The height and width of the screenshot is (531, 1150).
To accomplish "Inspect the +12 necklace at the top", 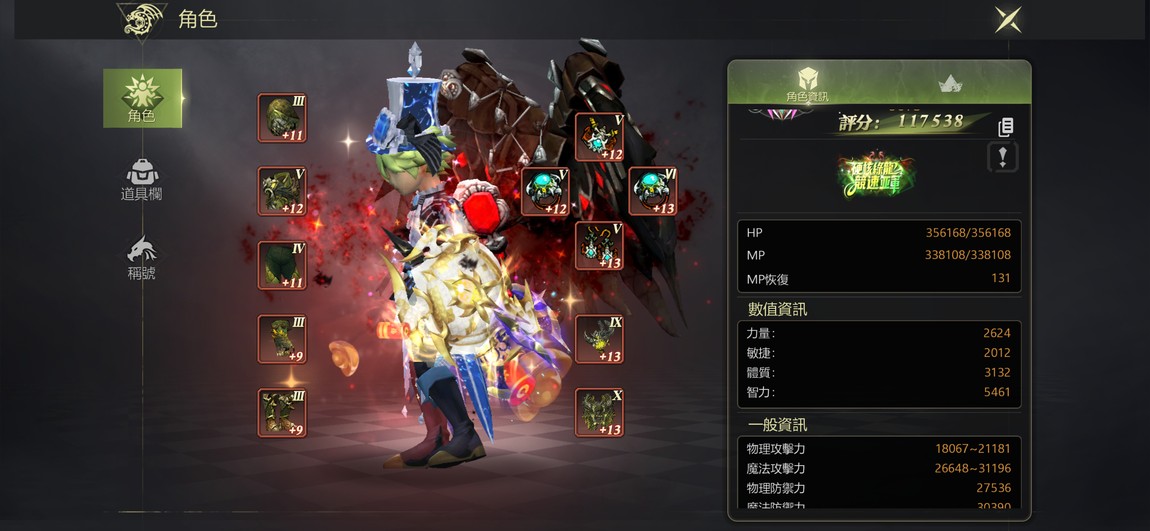I will click(599, 137).
